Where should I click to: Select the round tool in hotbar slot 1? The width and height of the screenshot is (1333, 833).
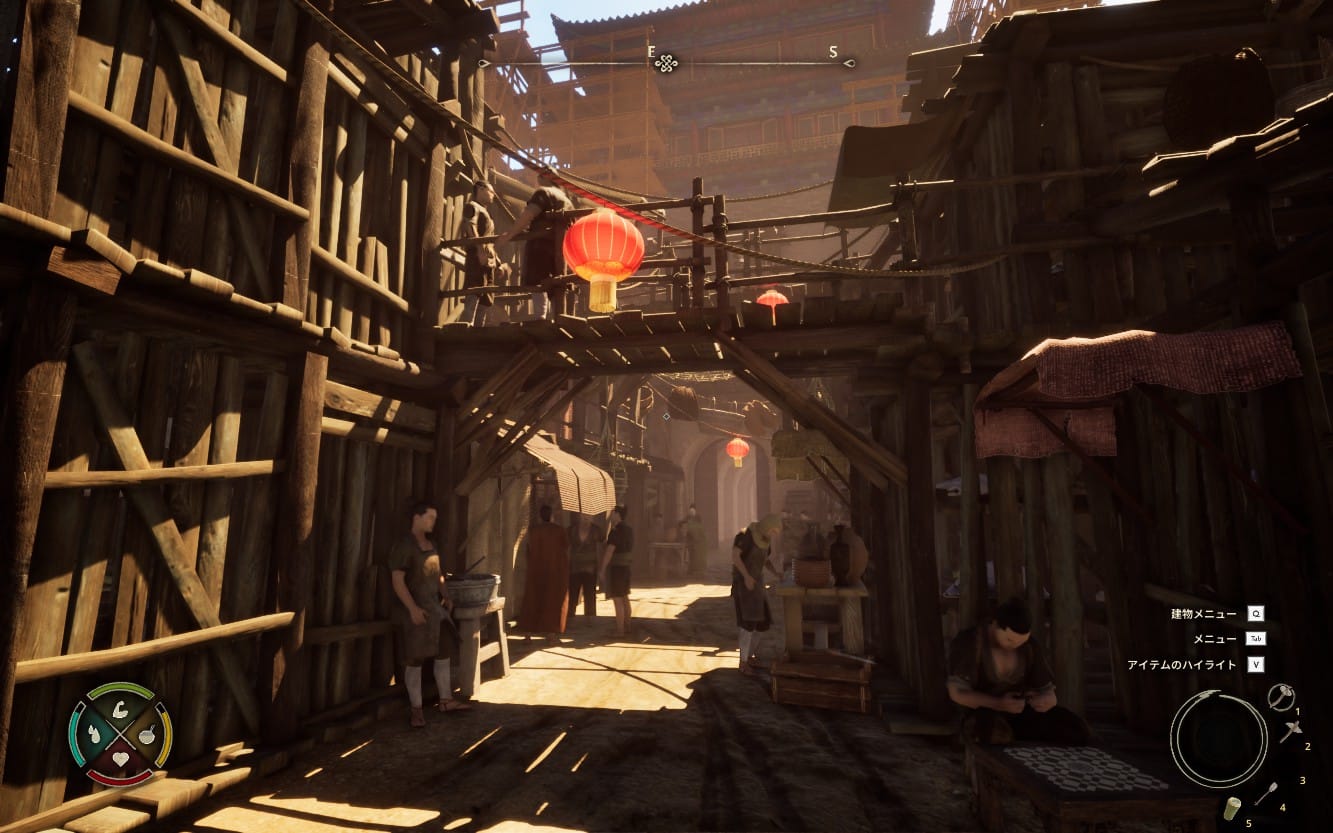(x=1280, y=696)
